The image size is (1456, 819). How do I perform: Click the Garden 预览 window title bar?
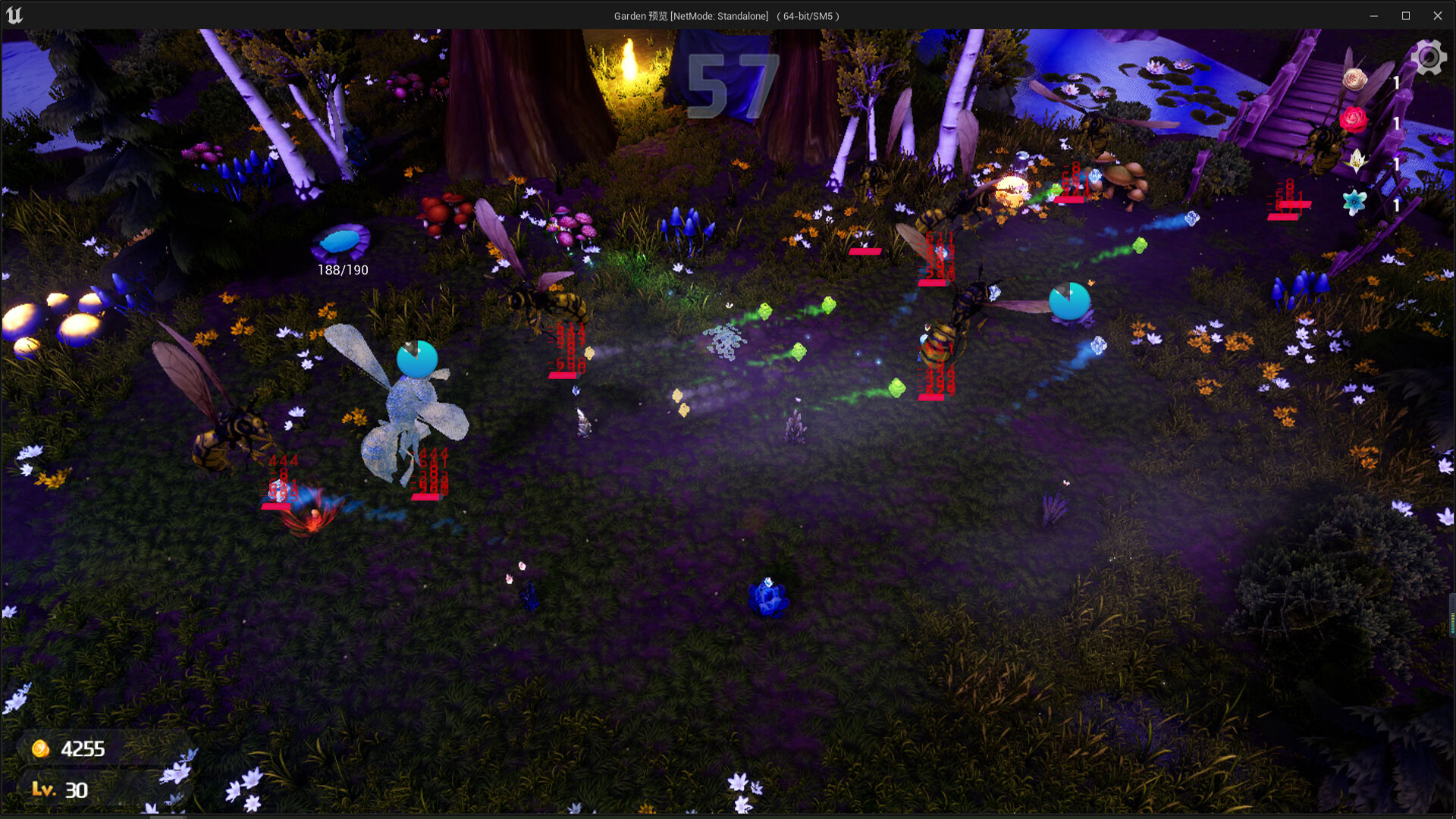pyautogui.click(x=726, y=14)
